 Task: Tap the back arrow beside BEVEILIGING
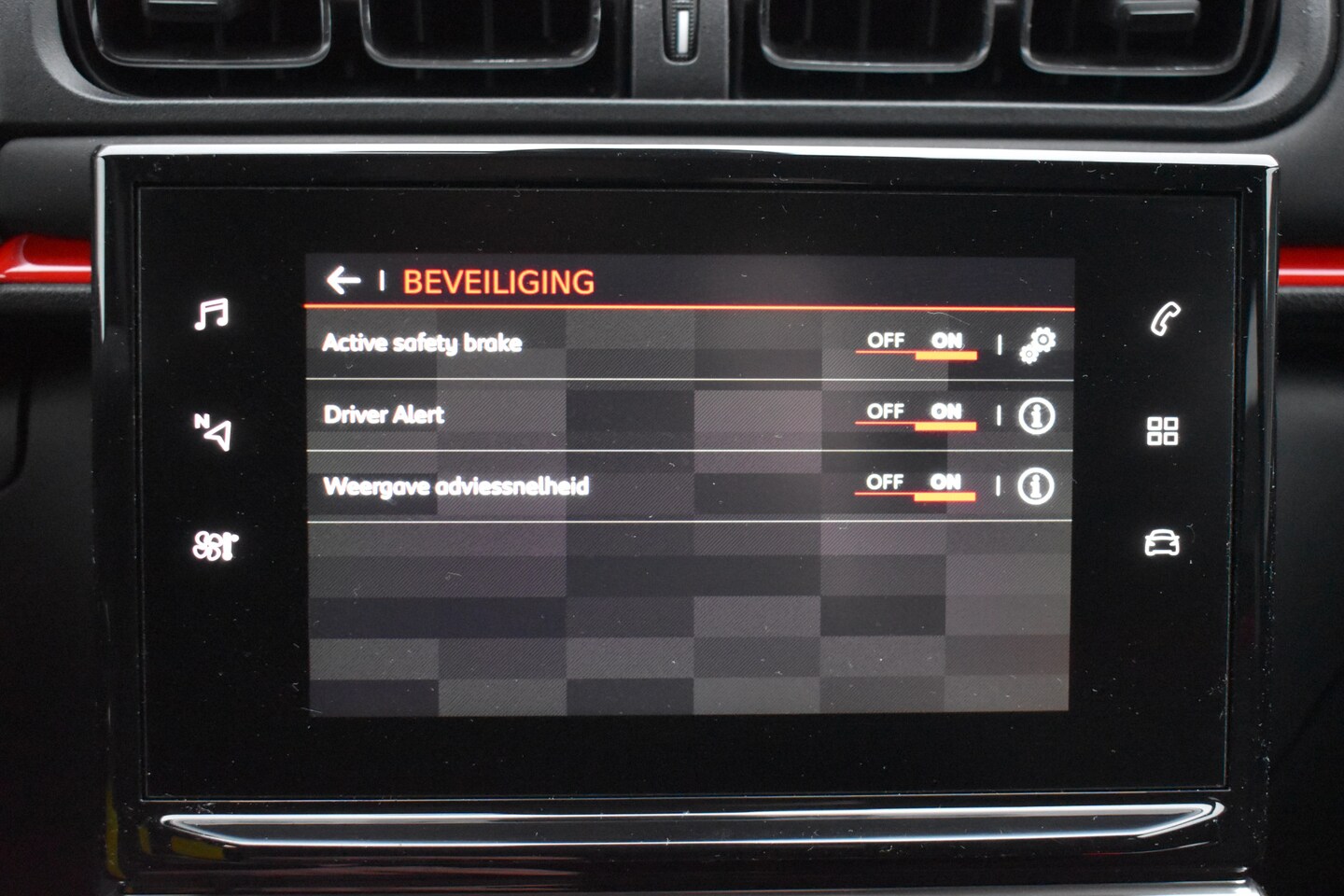coord(343,280)
